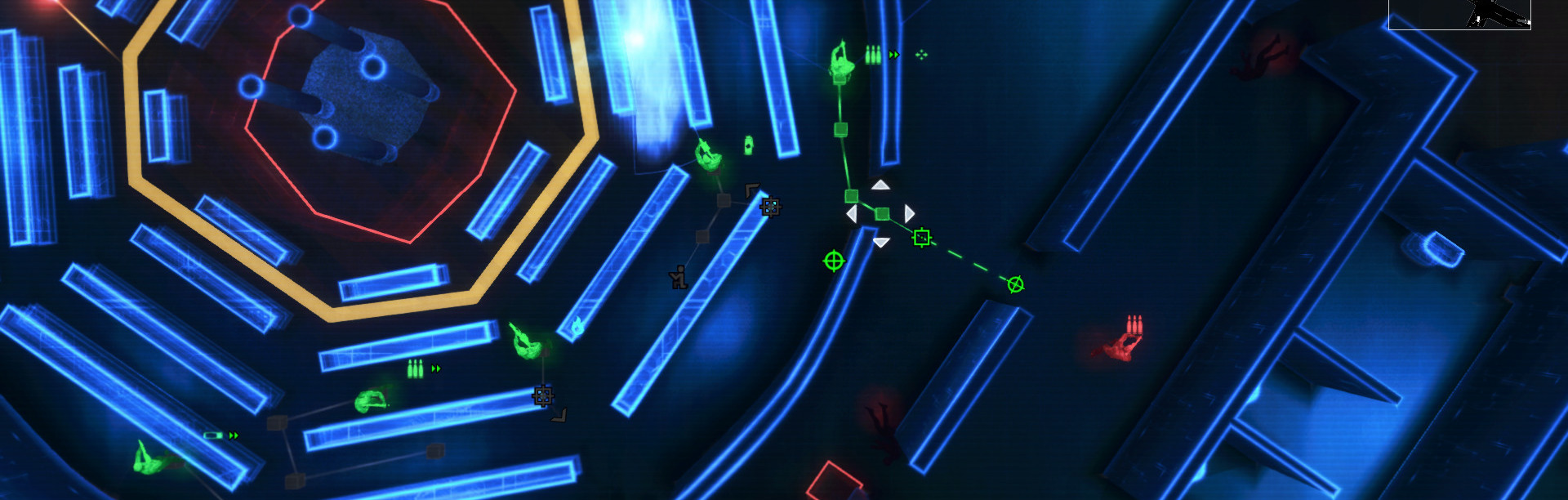Viewport: 1568px width, 500px height.
Task: Click the dark crouching figure order icon
Action: (x=678, y=278)
